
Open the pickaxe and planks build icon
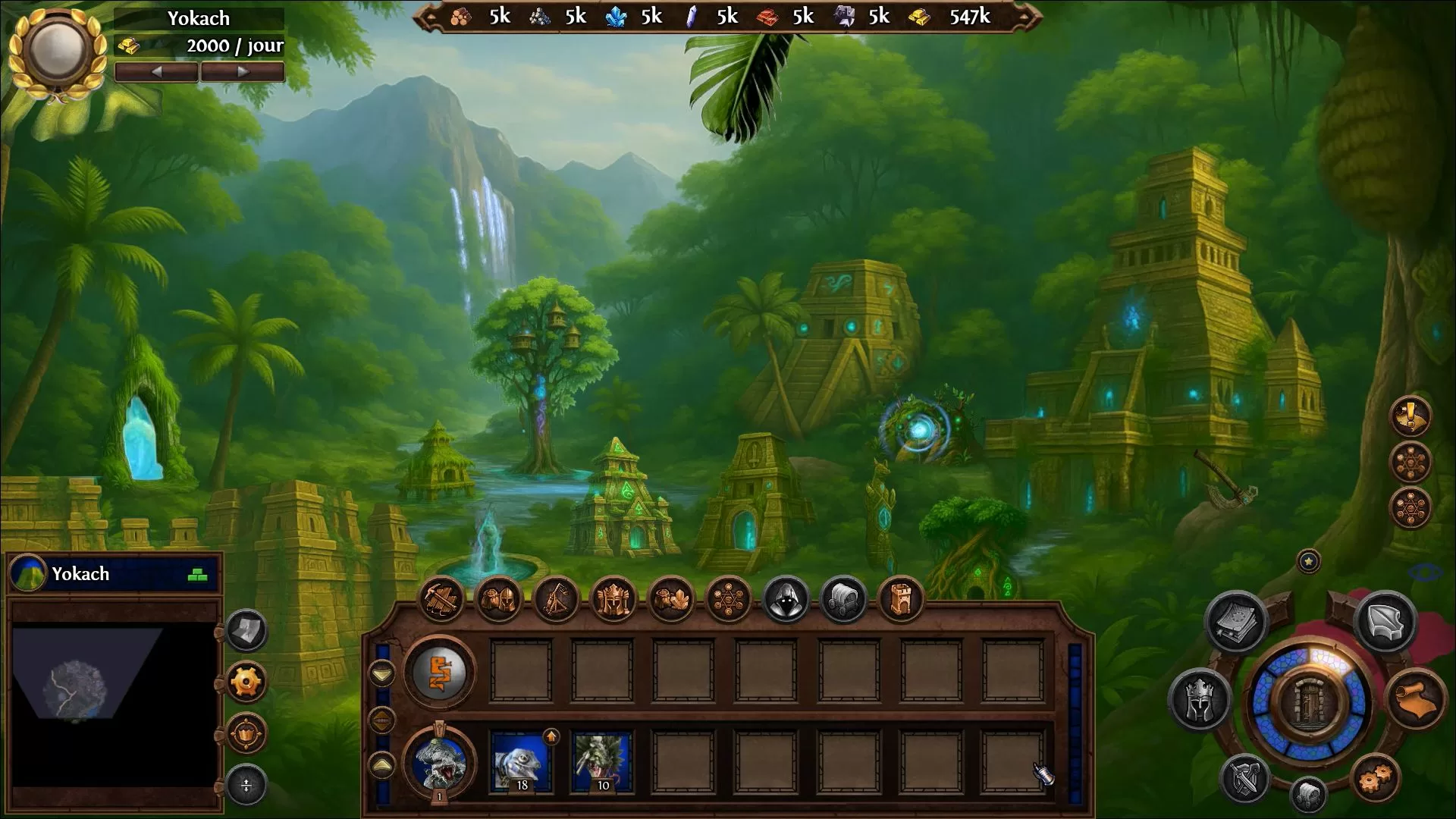click(x=442, y=599)
